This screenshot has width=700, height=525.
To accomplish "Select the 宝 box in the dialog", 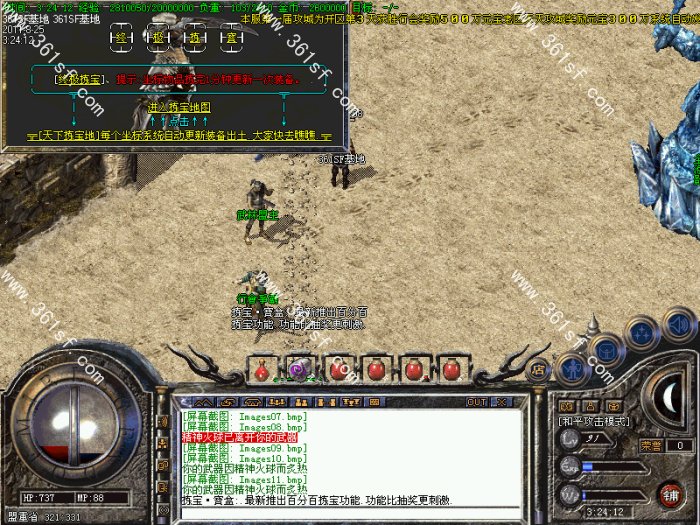I will click(x=230, y=38).
